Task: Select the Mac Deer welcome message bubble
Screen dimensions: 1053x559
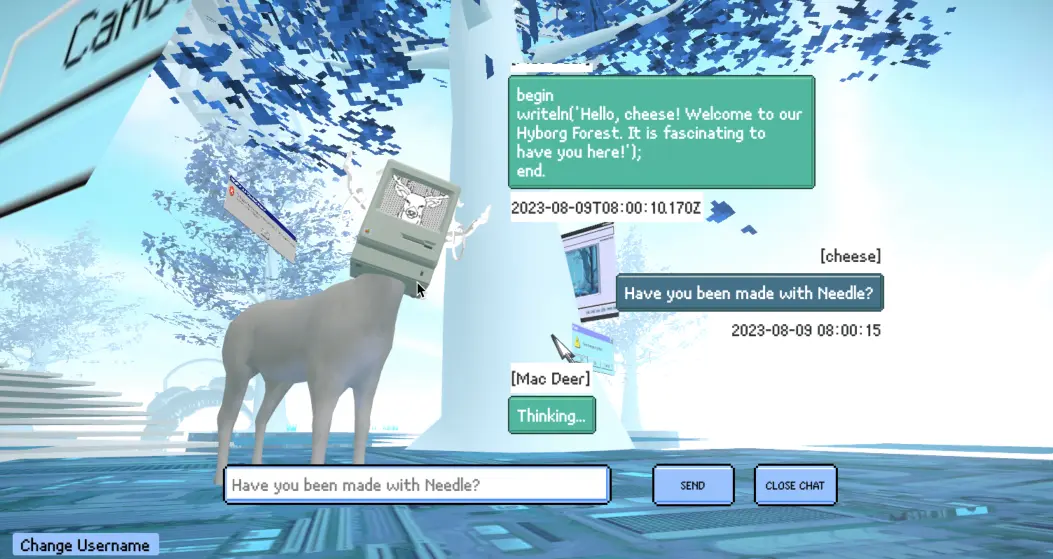Action: click(661, 132)
